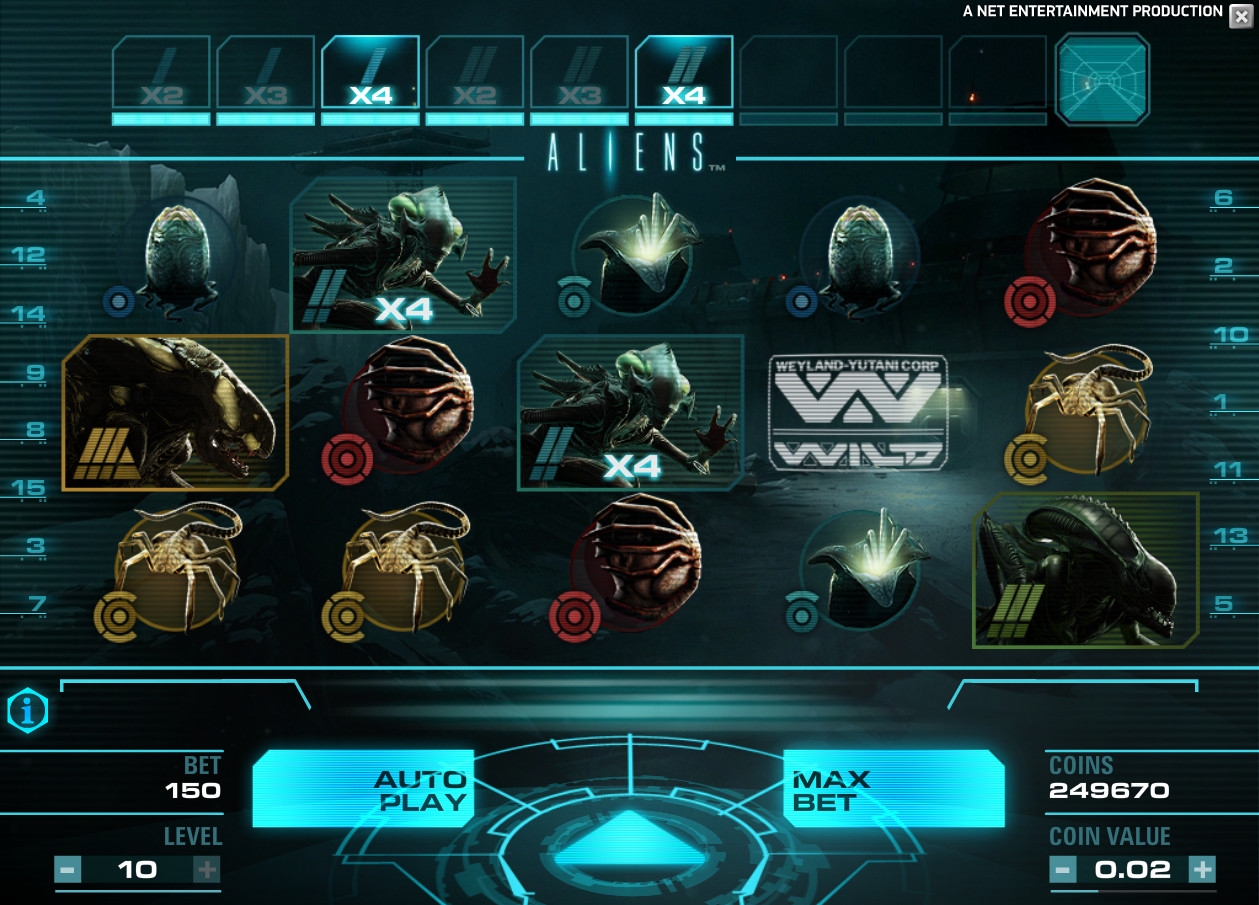The width and height of the screenshot is (1259, 905).
Task: Raise the coin value
Action: (1202, 869)
